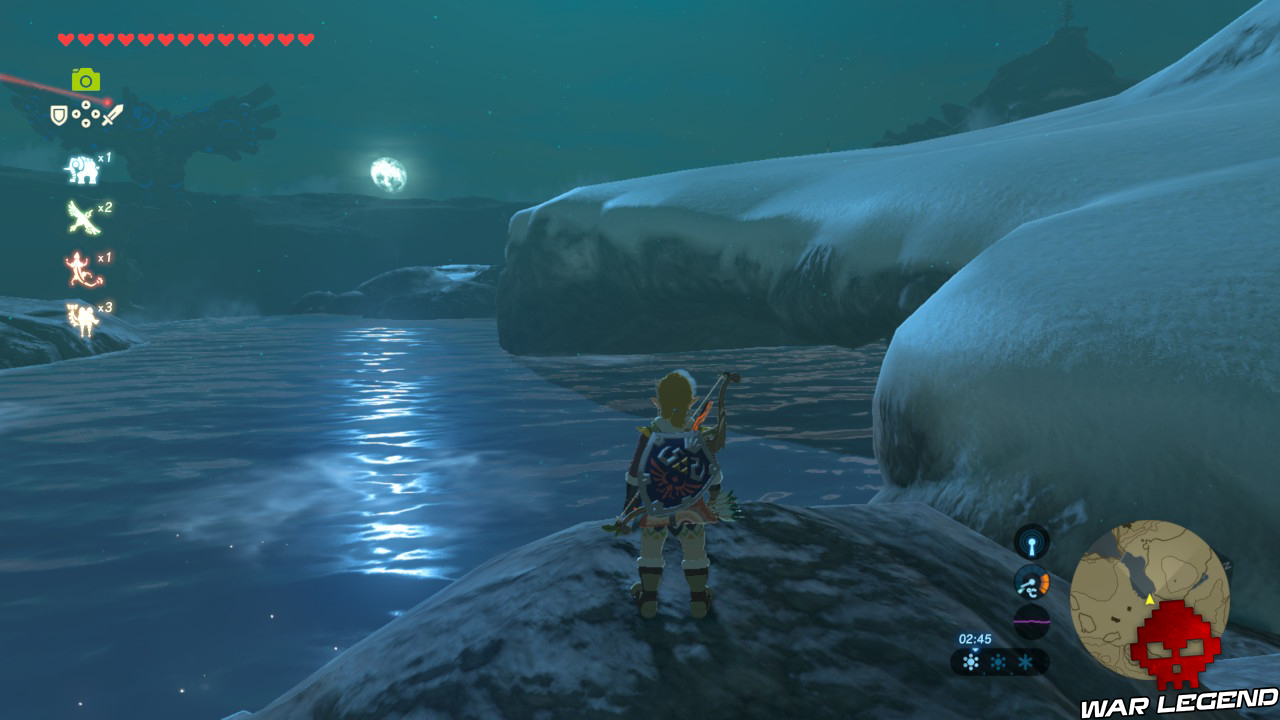Click the small chevron under the 02:45 timer
The height and width of the screenshot is (720, 1280).
point(974,650)
